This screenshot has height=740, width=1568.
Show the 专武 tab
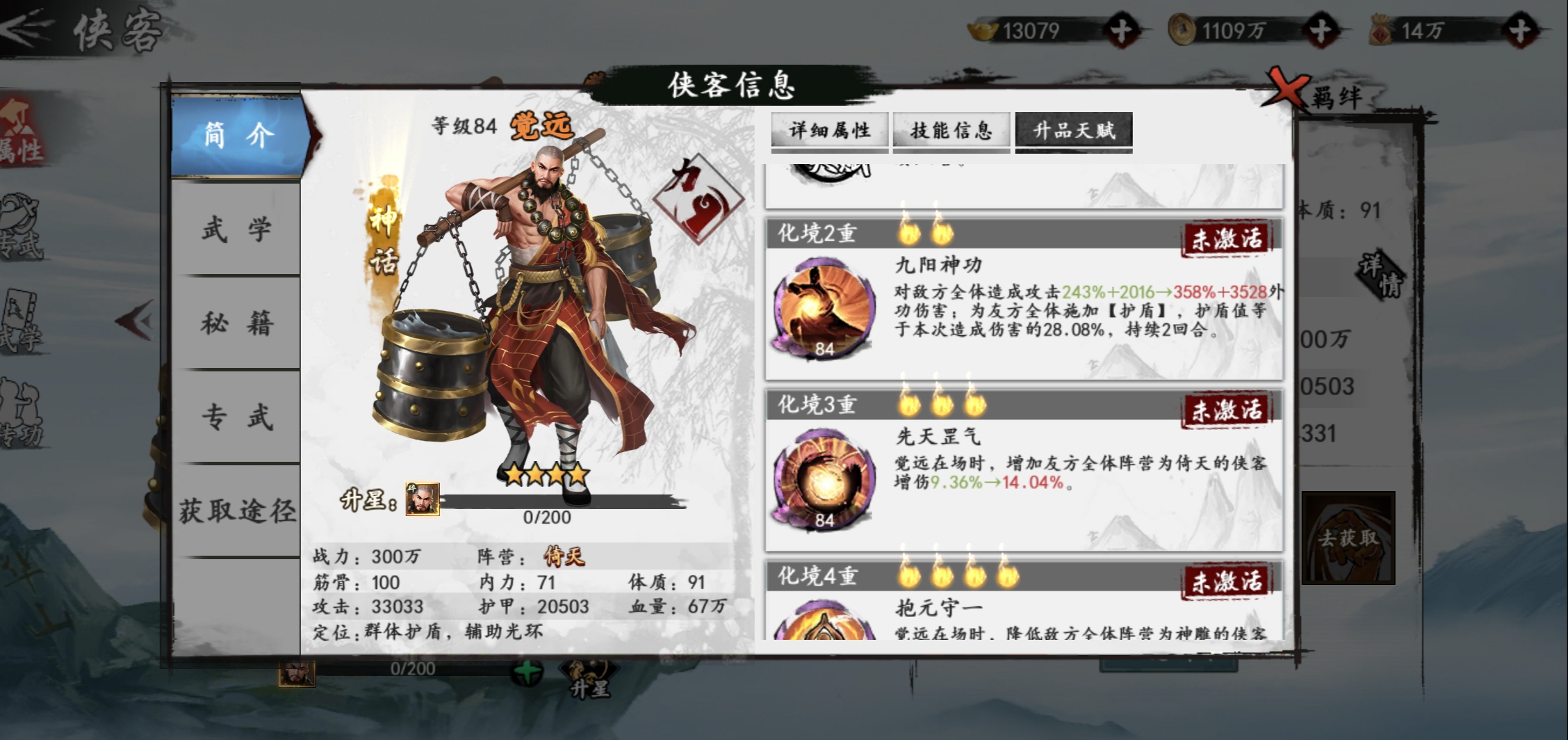coord(236,417)
